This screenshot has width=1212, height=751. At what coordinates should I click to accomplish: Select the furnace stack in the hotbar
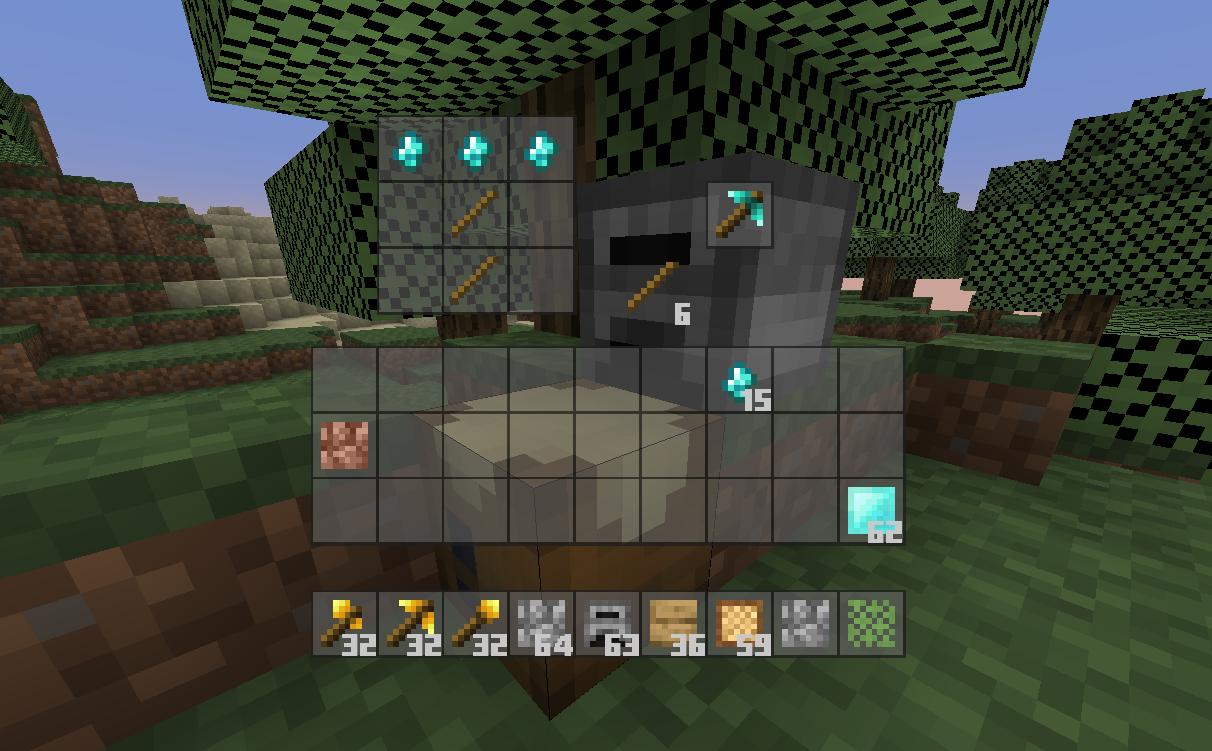tap(608, 623)
